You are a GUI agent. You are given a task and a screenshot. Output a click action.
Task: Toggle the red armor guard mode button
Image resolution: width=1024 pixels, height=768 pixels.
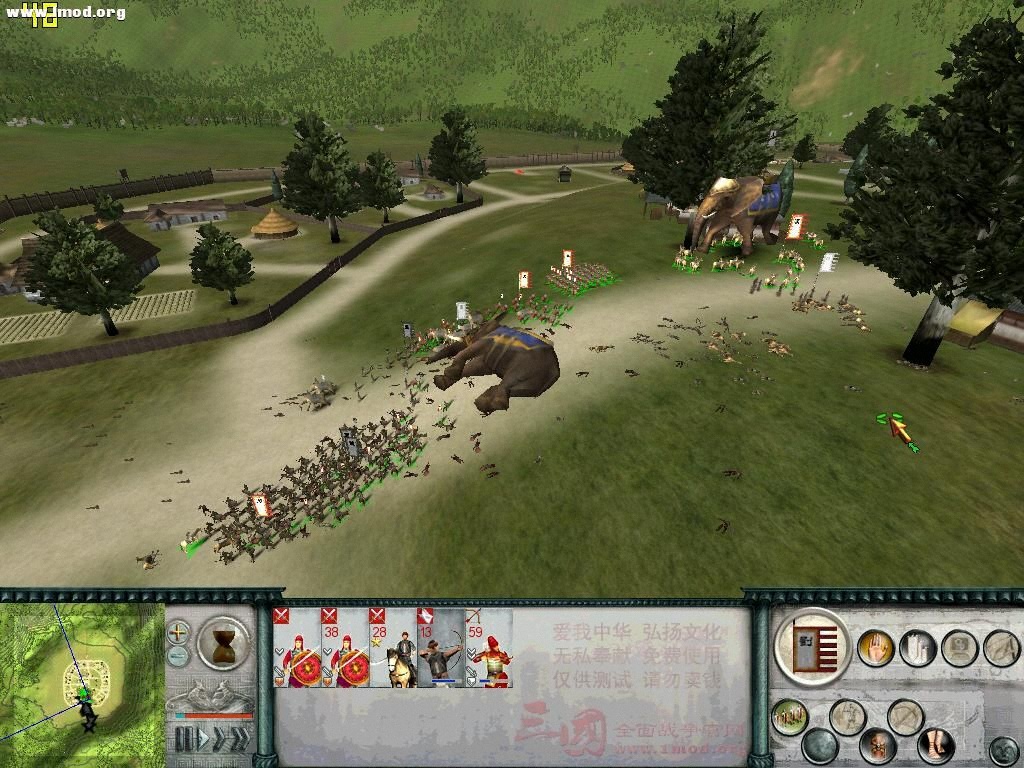878,746
